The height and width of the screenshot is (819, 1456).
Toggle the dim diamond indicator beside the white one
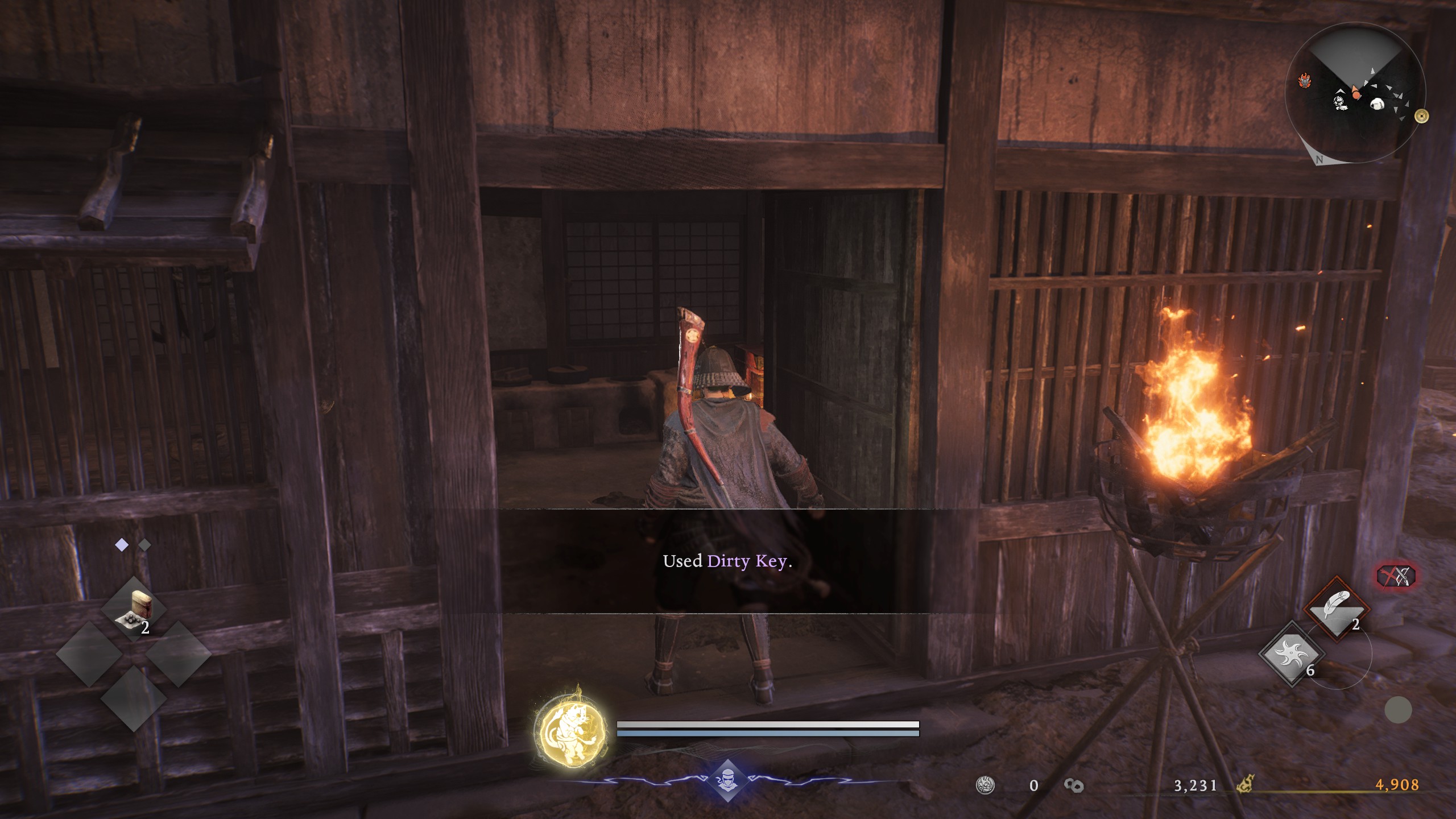144,544
